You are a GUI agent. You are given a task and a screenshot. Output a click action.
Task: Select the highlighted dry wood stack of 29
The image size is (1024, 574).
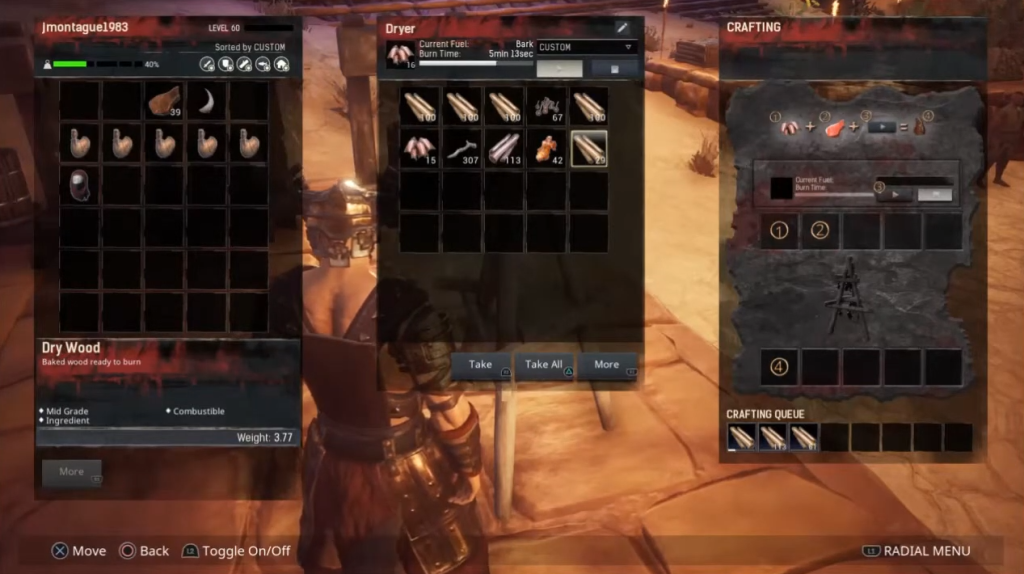pyautogui.click(x=590, y=148)
